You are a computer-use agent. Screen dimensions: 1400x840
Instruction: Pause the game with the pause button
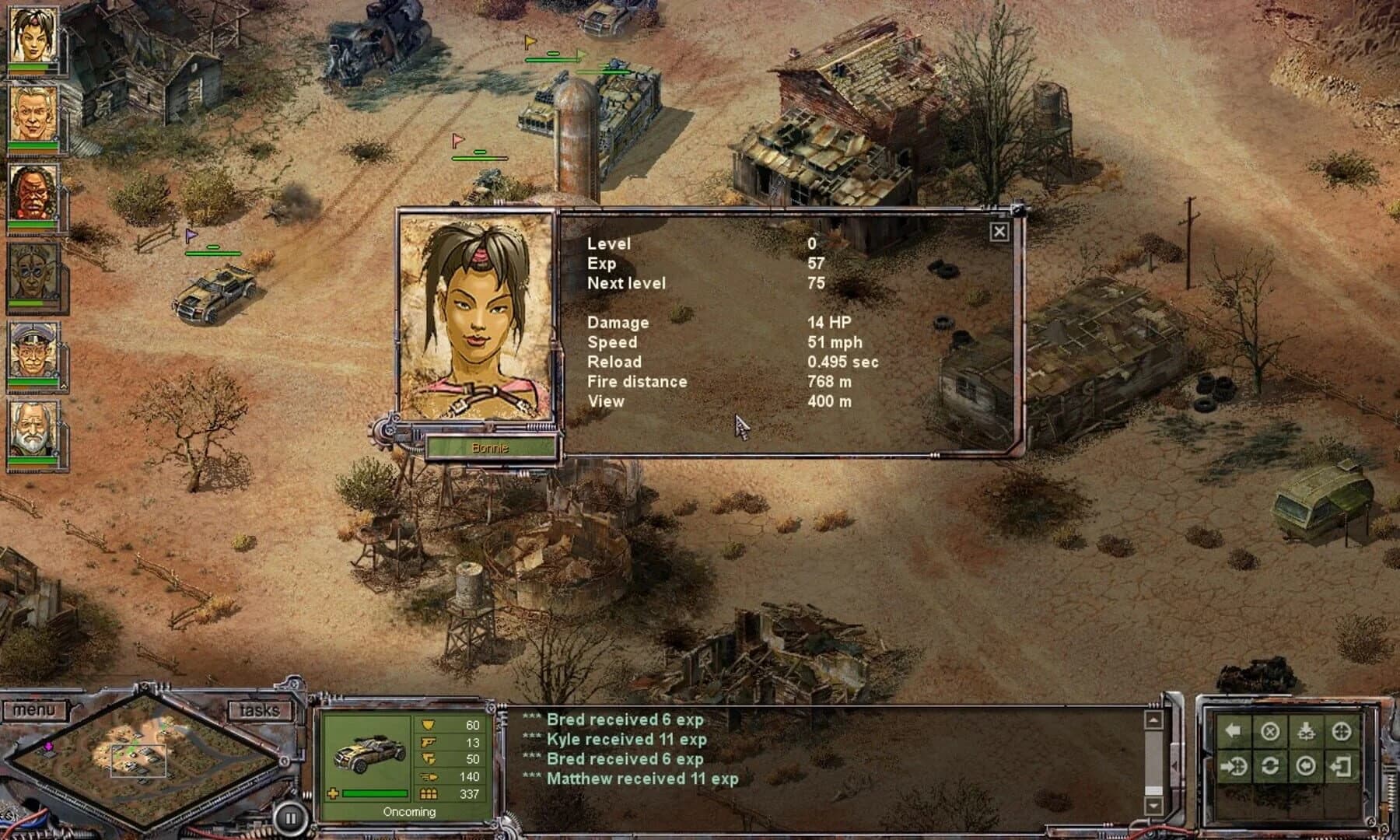click(x=289, y=817)
